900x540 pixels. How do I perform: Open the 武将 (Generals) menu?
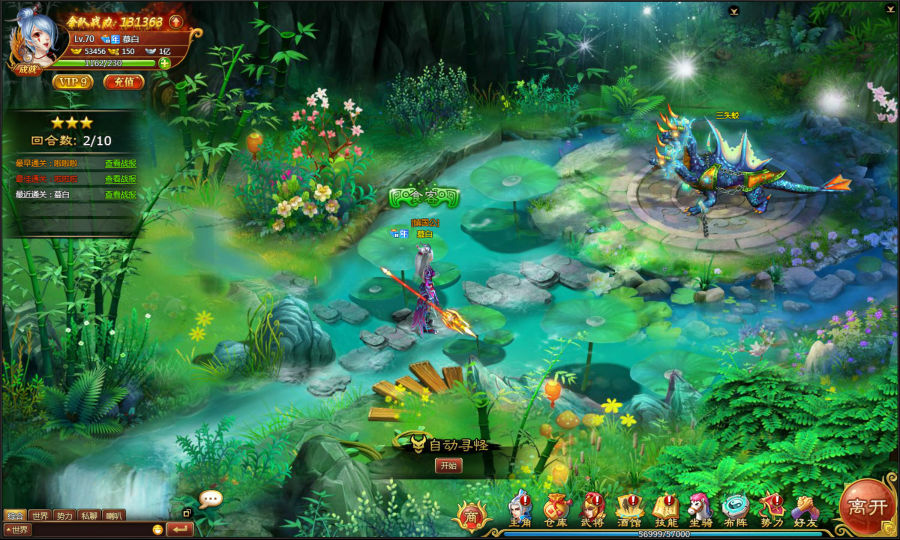tap(592, 508)
